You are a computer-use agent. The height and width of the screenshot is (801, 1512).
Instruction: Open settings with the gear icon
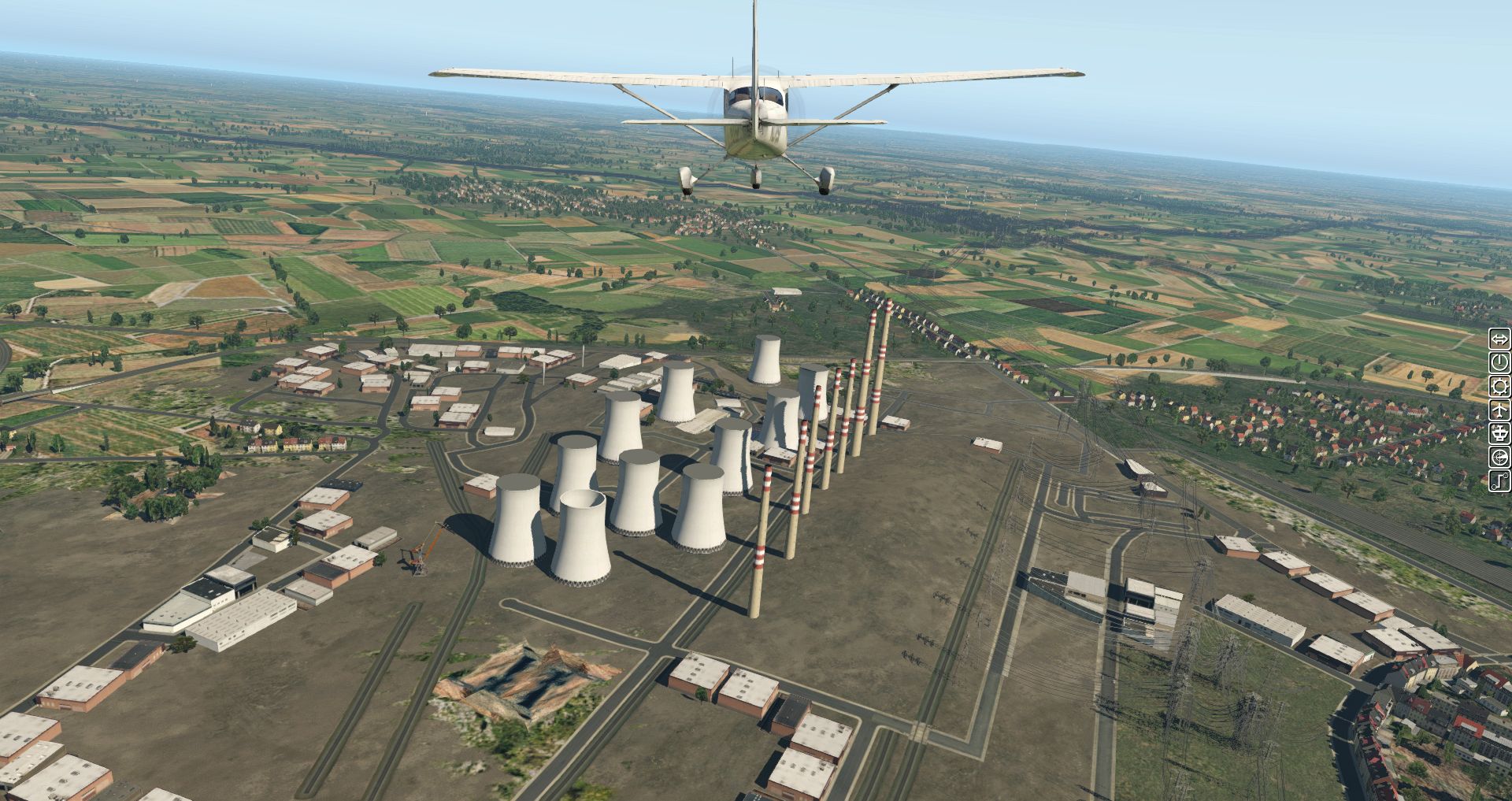[x=1499, y=387]
